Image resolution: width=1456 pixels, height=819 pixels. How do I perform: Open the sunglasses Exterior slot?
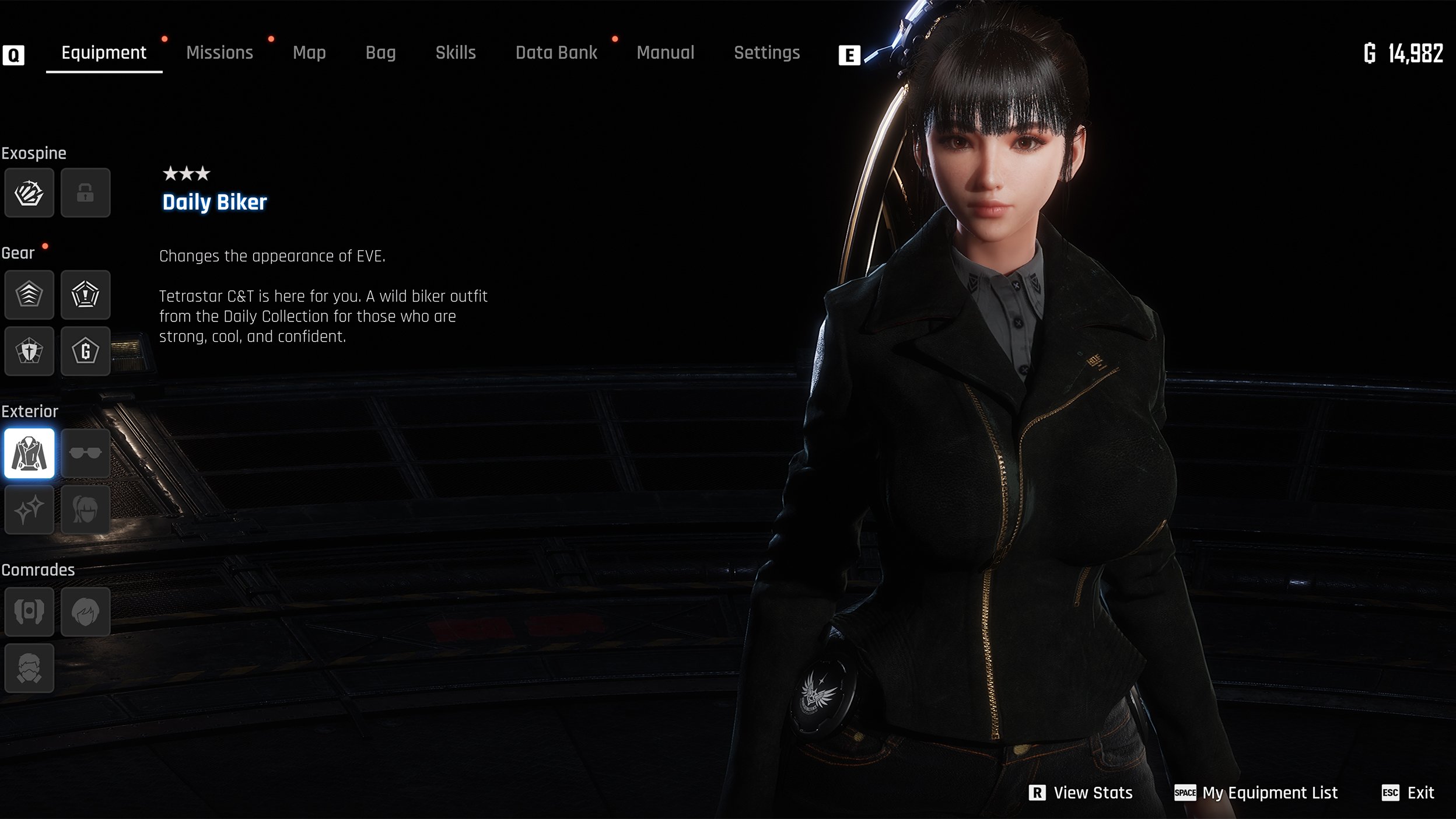click(x=85, y=453)
